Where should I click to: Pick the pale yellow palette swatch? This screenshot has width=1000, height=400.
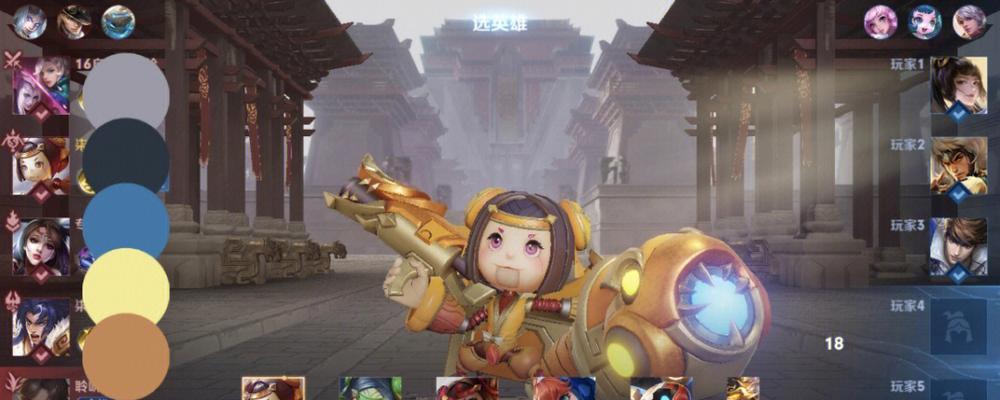coord(126,287)
